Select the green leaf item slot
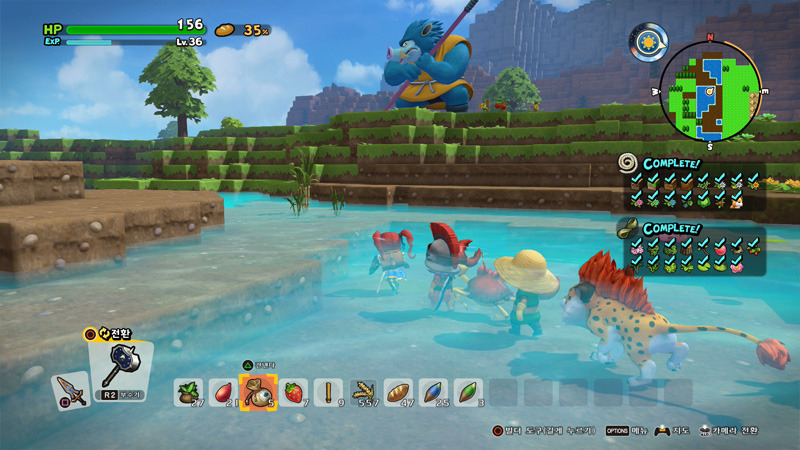This screenshot has height=450, width=800. pos(467,392)
